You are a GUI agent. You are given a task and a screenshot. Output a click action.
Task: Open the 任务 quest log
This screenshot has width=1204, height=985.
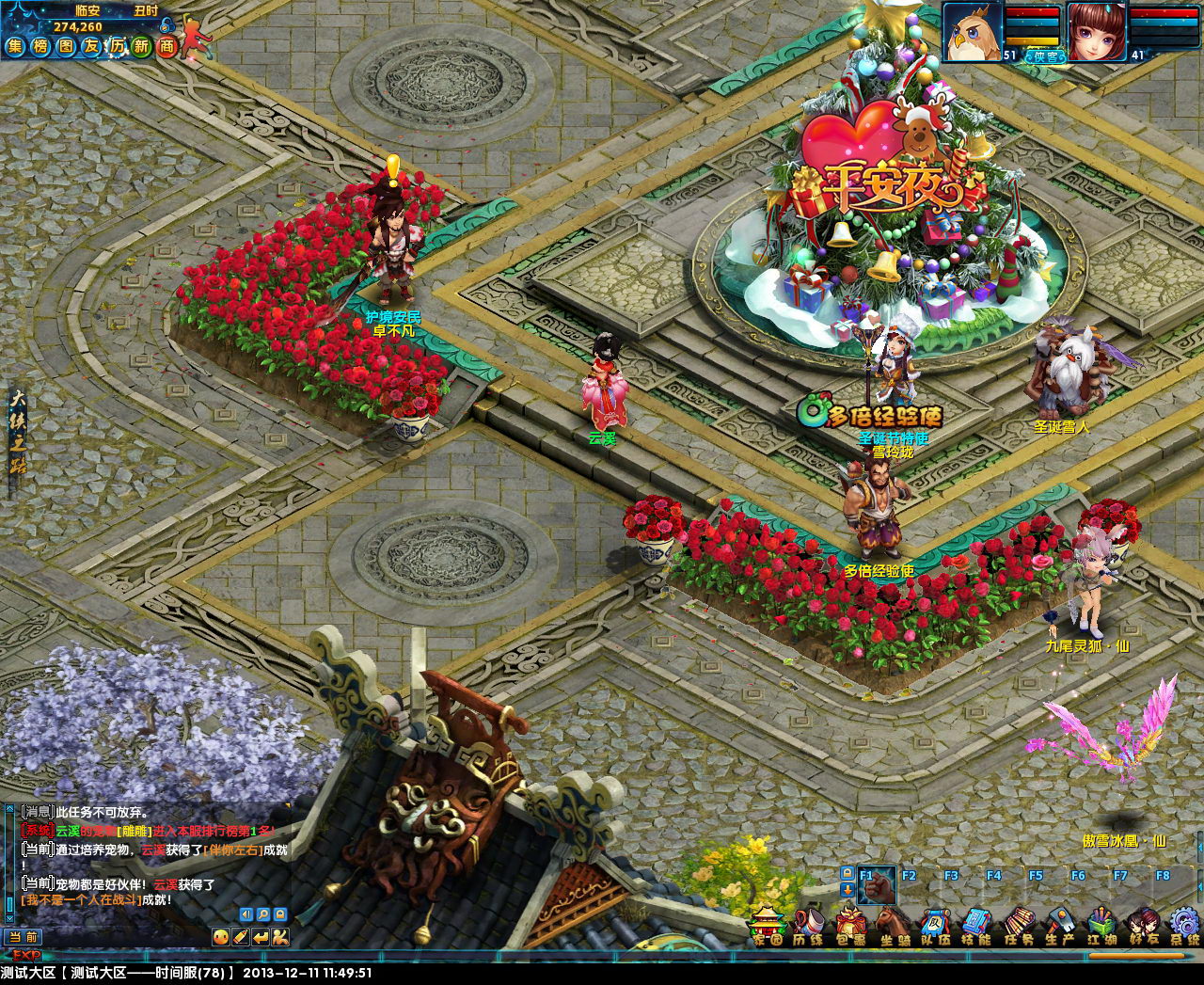(x=1019, y=925)
